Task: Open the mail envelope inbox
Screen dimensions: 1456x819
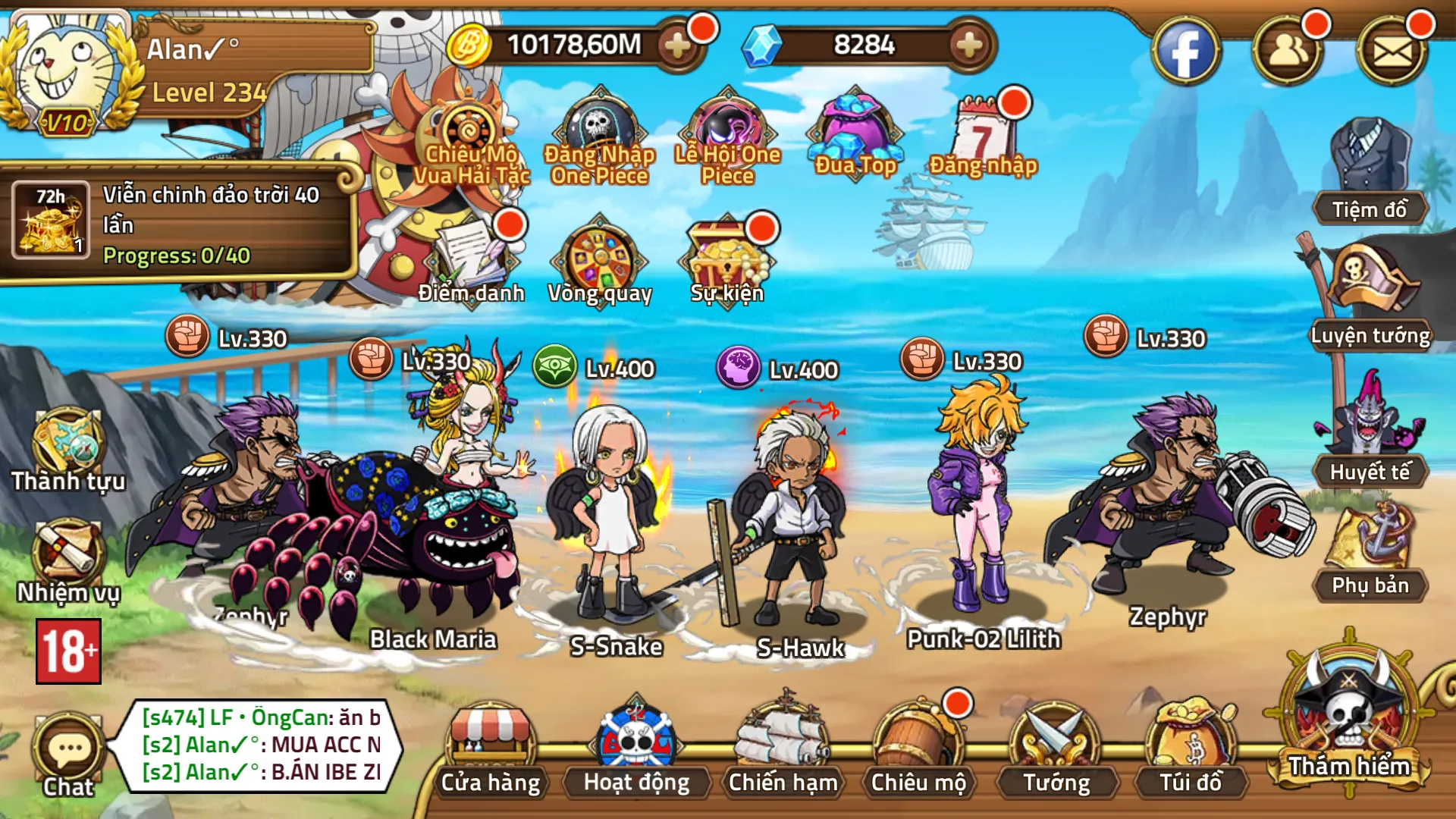Action: [1392, 52]
